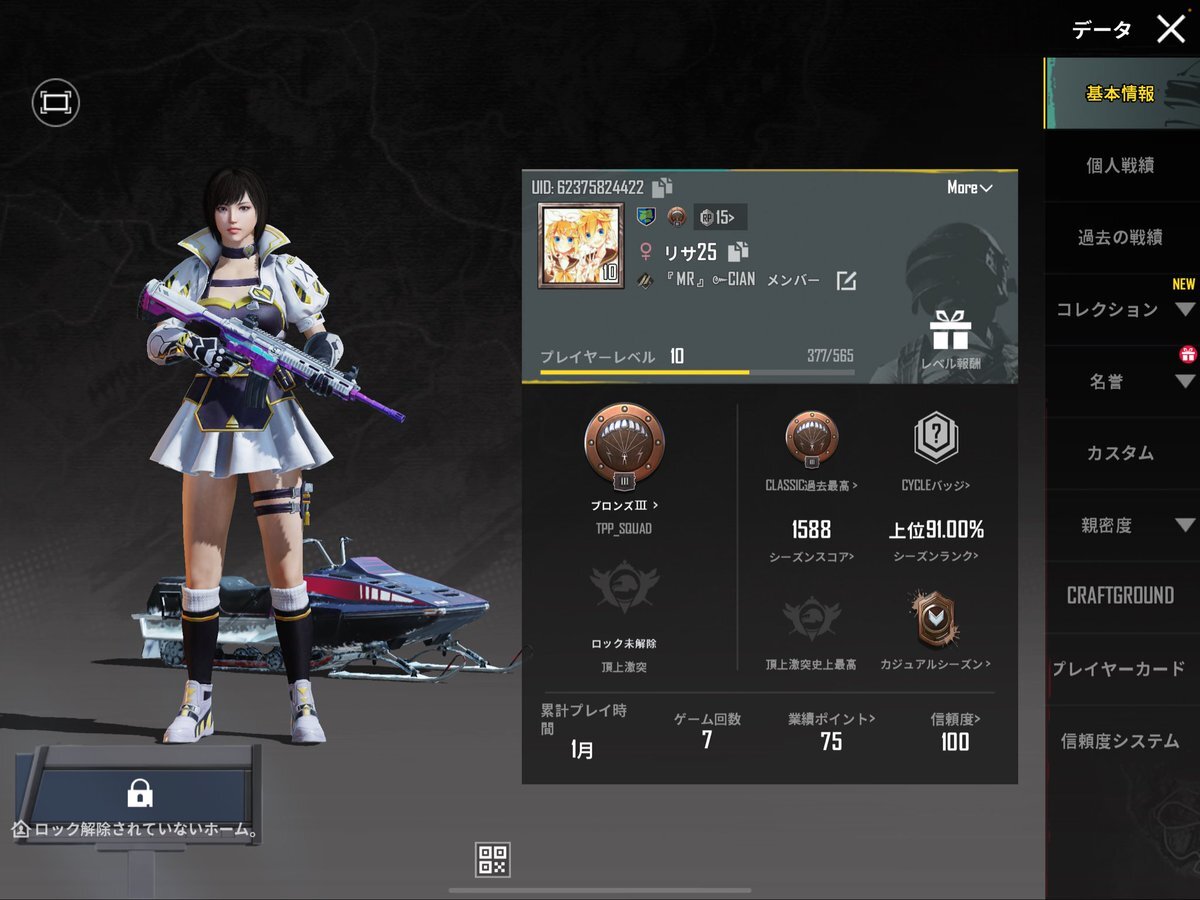
Task: Copy the UID number
Action: pos(662,187)
